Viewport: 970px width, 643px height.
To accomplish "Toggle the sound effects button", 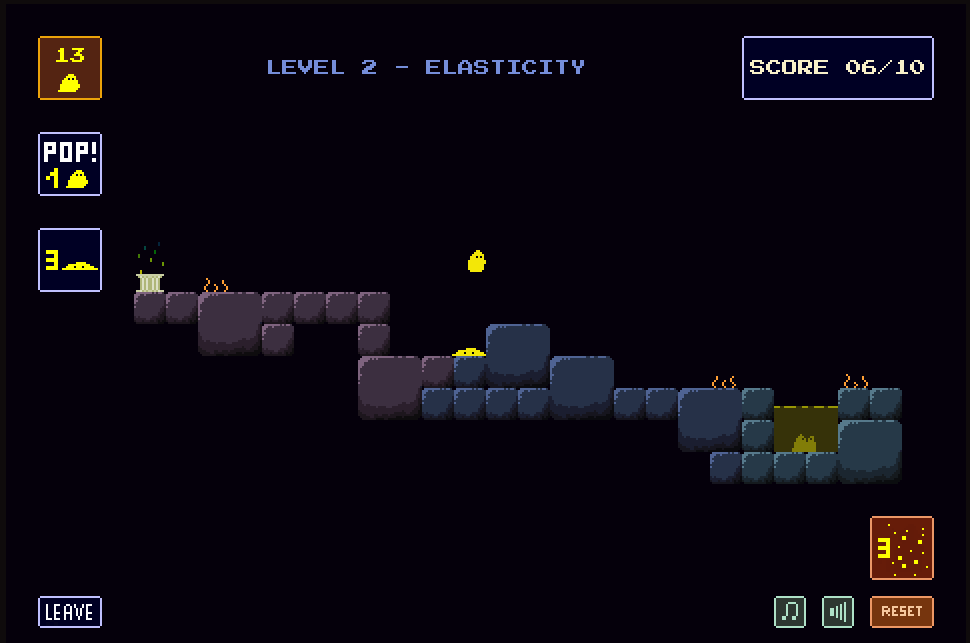I will click(x=838, y=612).
